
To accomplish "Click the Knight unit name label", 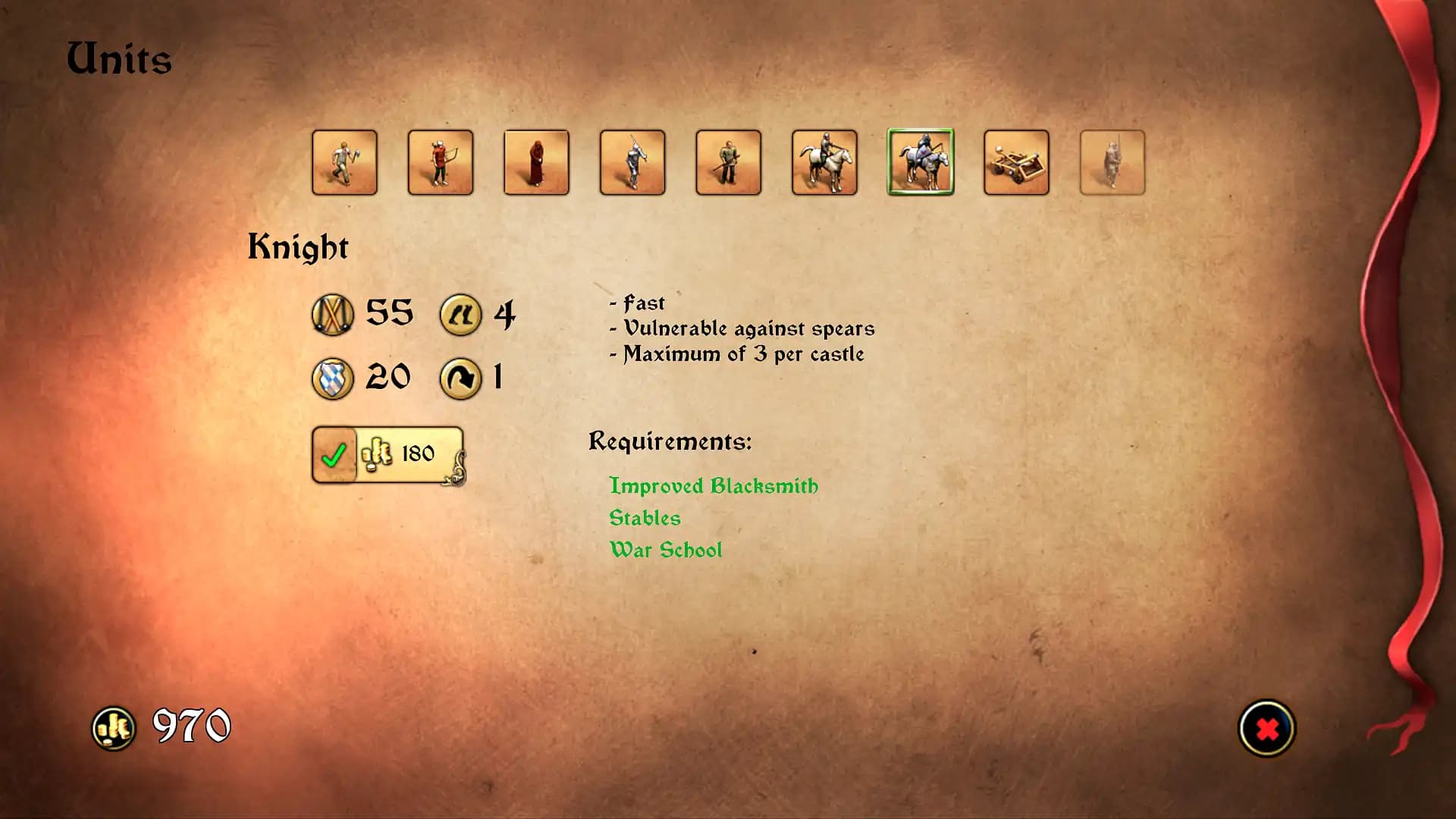I will pos(300,245).
